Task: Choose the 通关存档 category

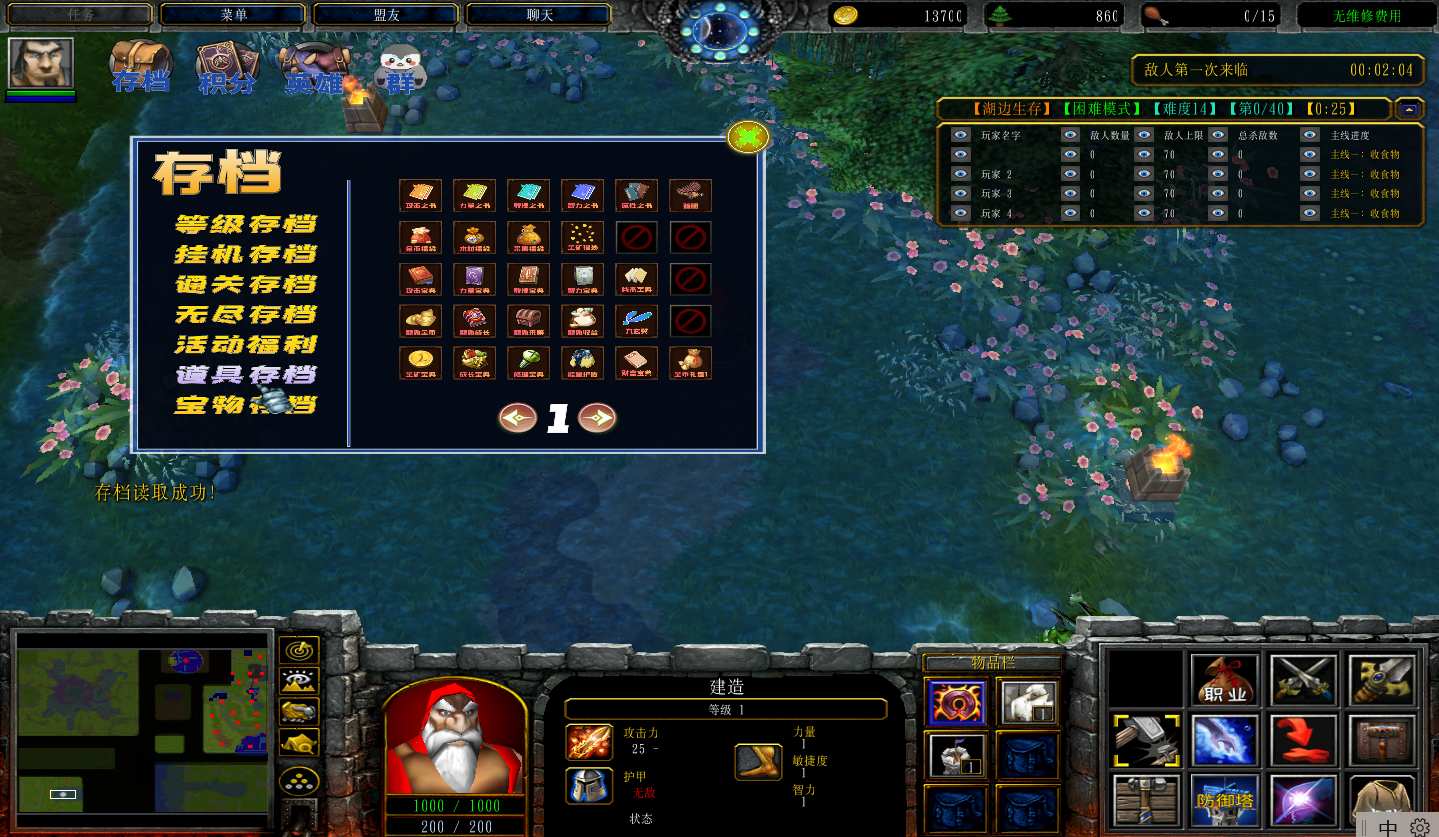Action: pos(246,284)
